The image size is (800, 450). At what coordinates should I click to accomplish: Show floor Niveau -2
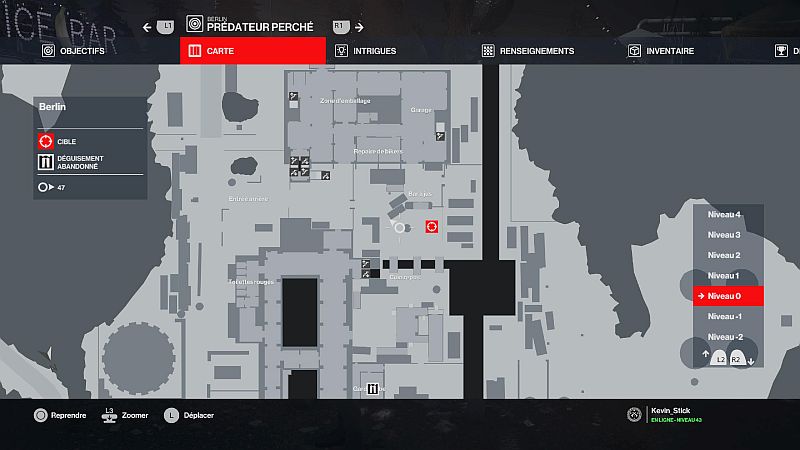click(724, 336)
